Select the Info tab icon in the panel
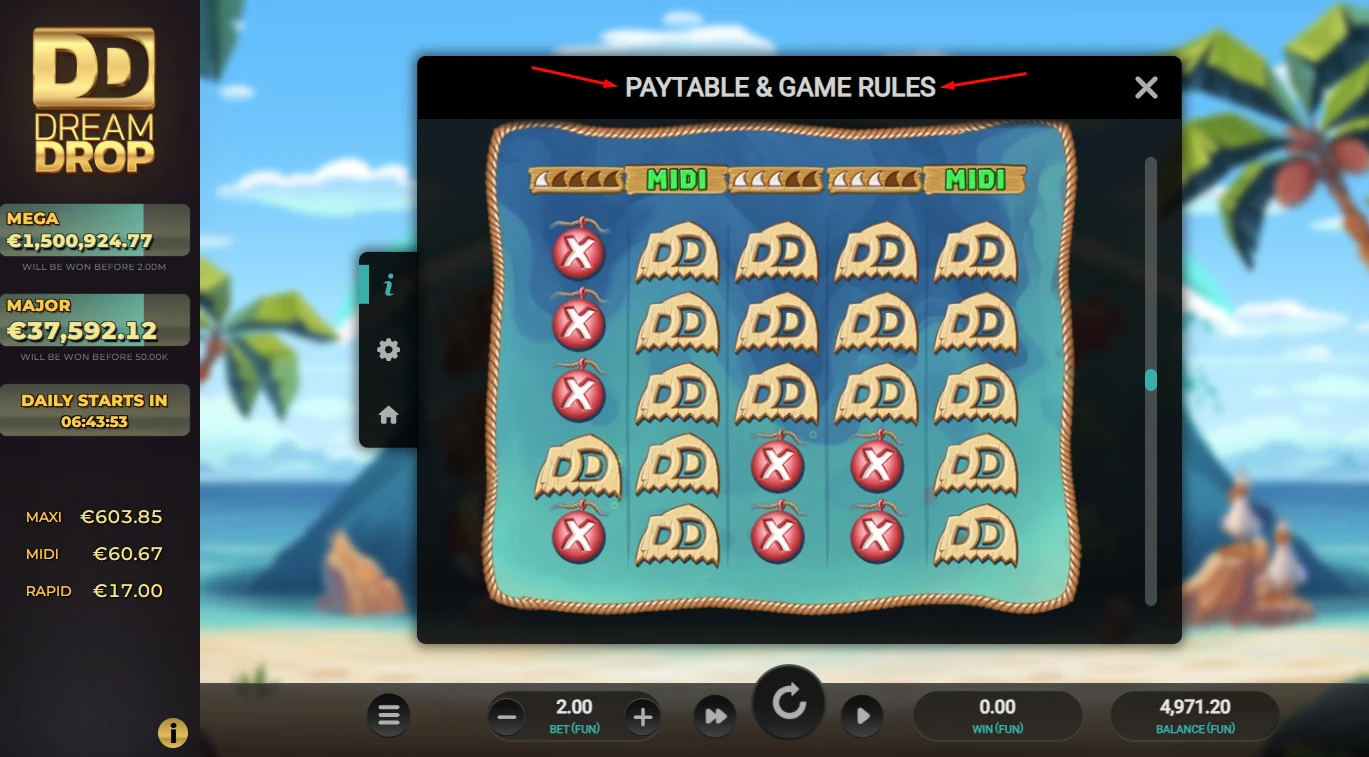Viewport: 1369px width, 757px height. [388, 284]
